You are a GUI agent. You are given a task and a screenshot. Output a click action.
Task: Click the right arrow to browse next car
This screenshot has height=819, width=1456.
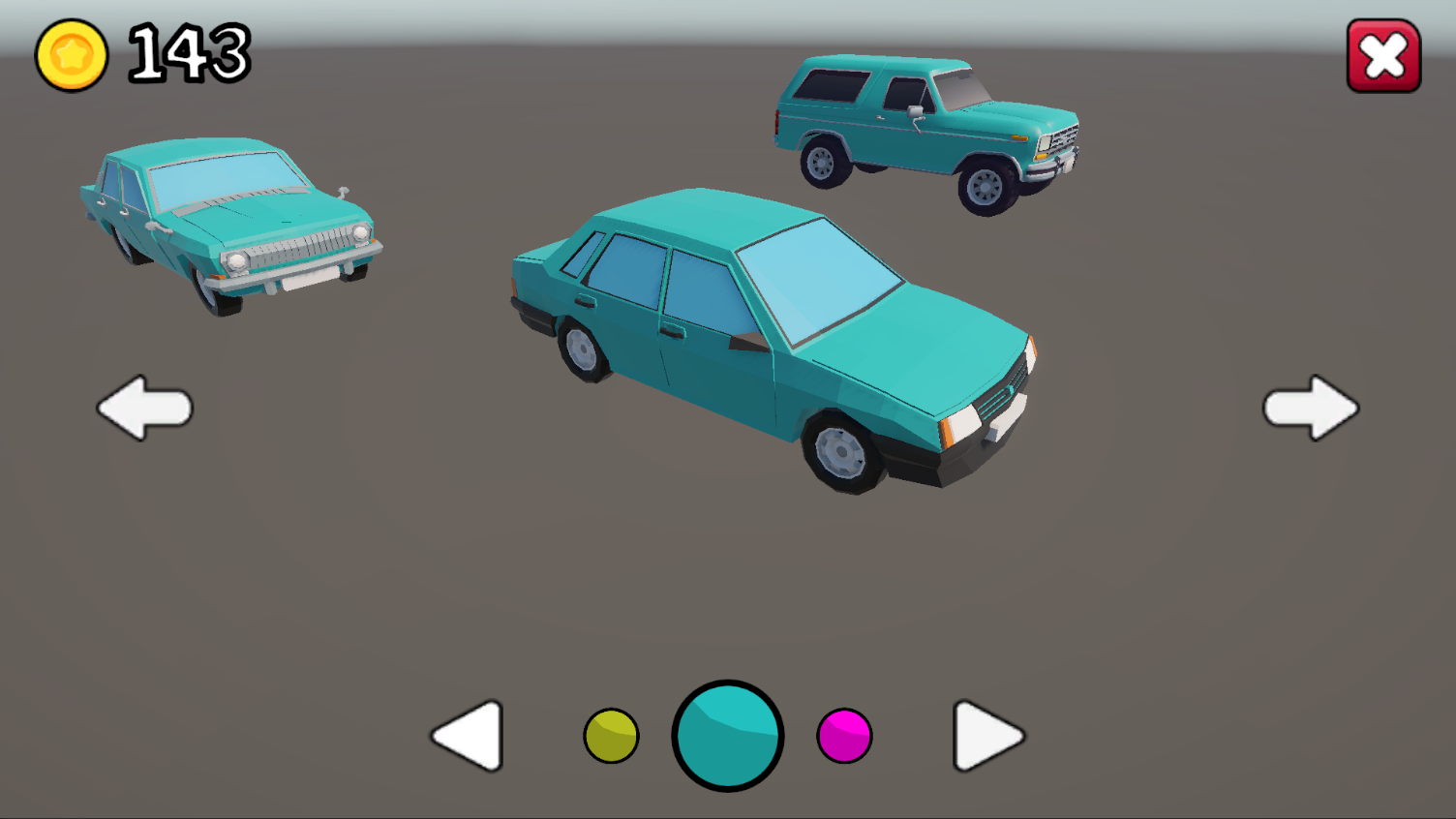click(1312, 407)
